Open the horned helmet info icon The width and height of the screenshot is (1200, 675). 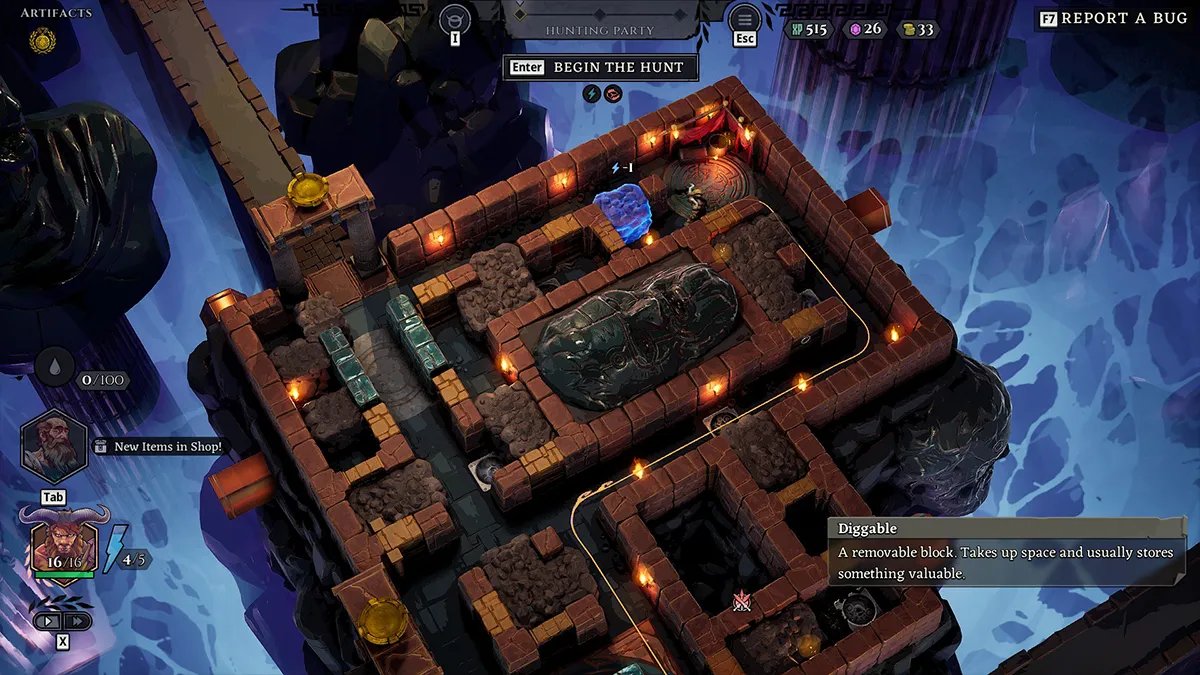click(455, 17)
